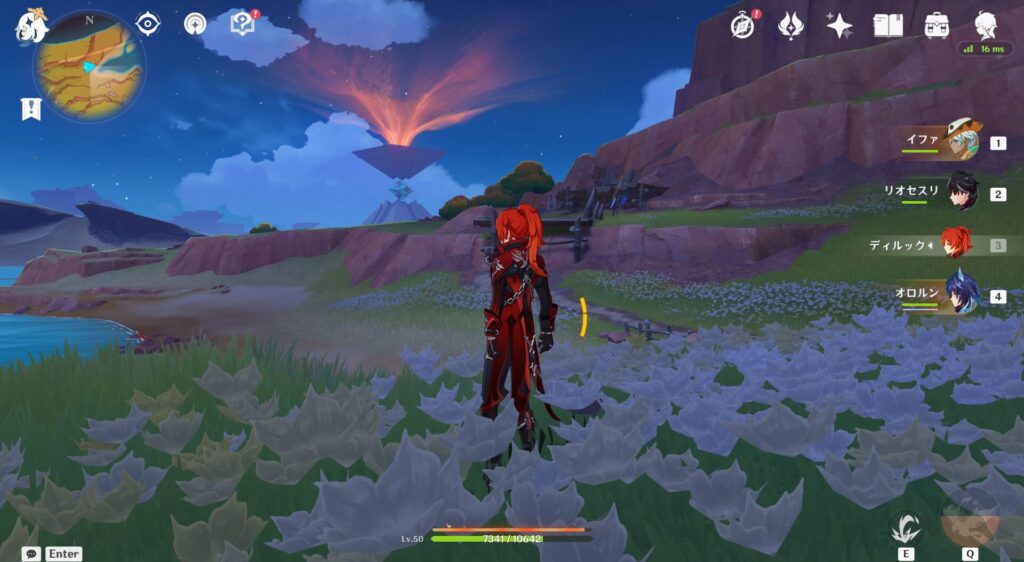Switch to party member リオセスリ
1024x562 pixels.
pos(960,192)
